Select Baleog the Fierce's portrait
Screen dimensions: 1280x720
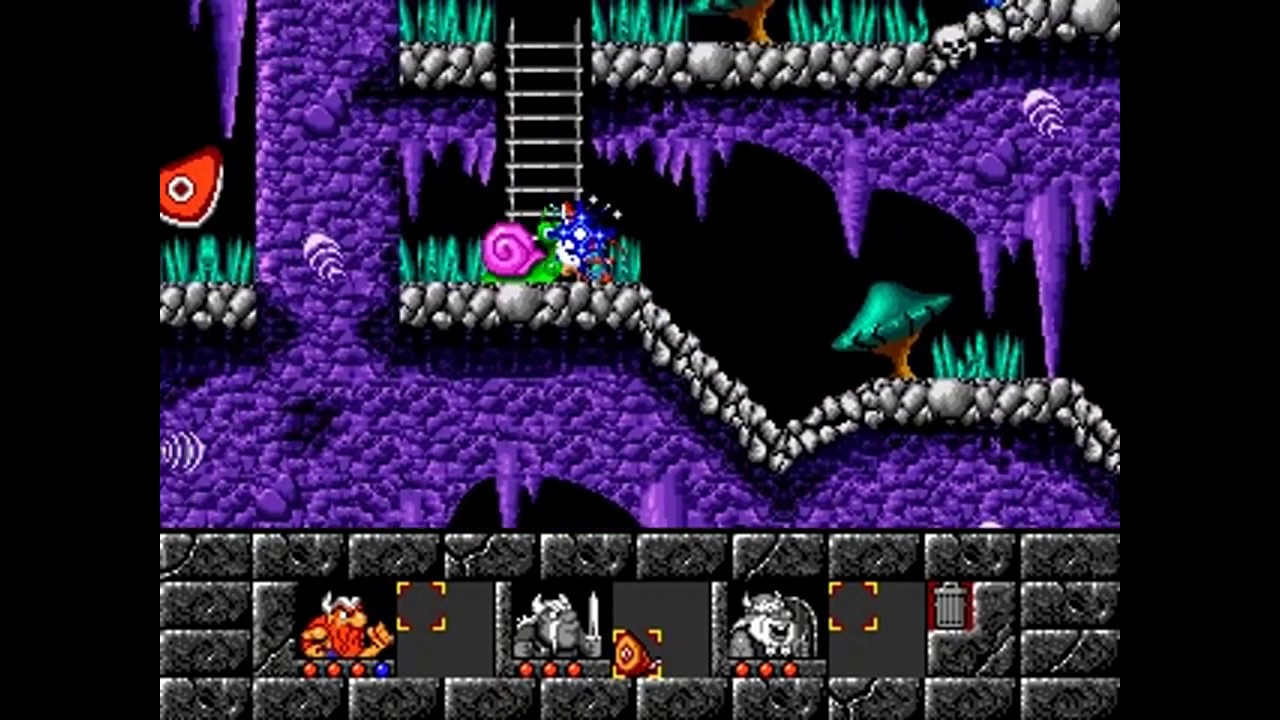(548, 625)
